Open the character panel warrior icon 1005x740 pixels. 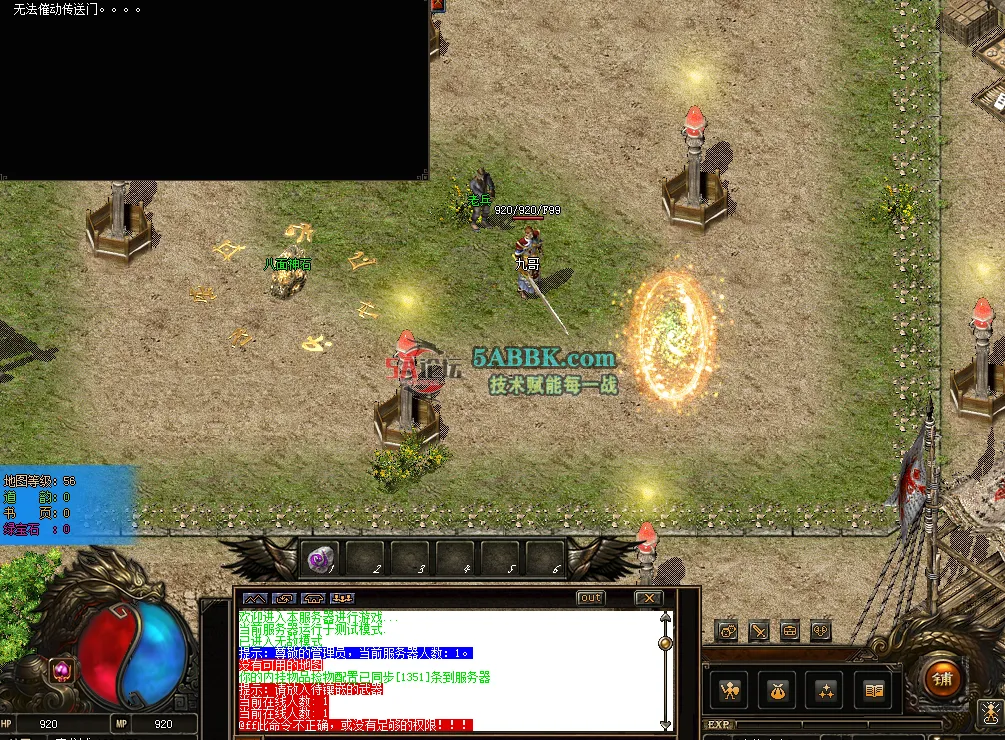730,690
